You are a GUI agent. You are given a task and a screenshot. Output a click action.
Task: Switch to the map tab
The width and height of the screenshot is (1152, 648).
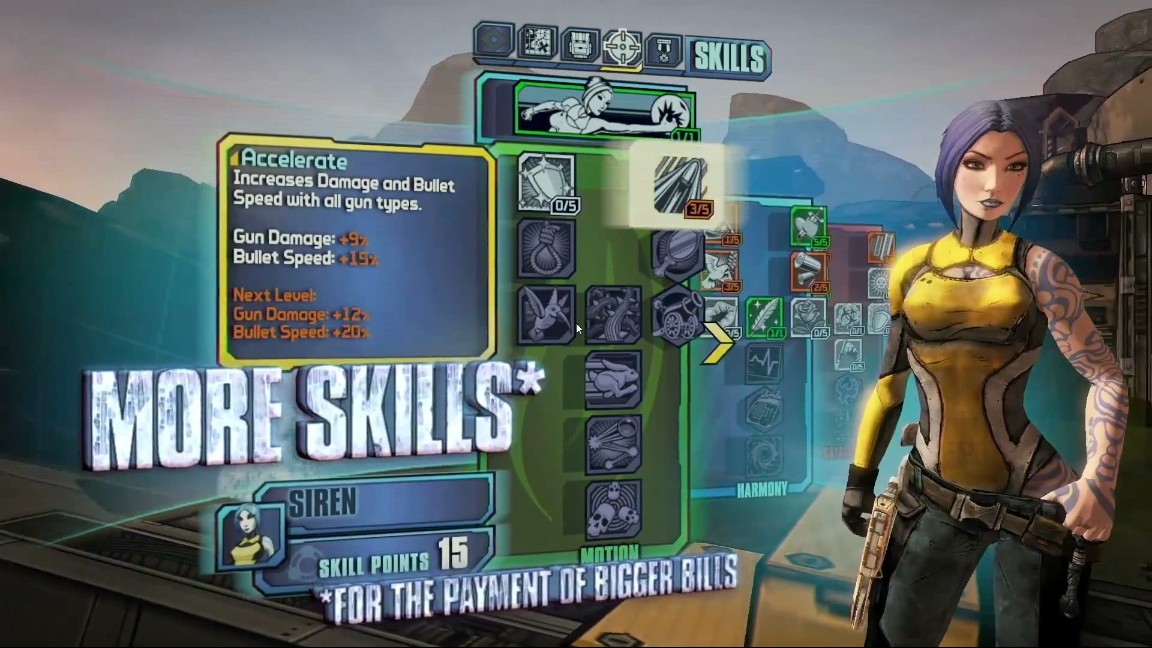[537, 41]
